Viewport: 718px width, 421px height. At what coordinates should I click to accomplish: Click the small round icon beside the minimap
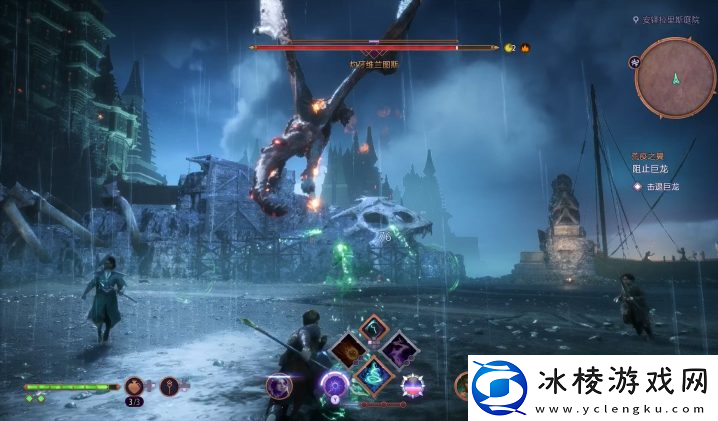point(634,62)
